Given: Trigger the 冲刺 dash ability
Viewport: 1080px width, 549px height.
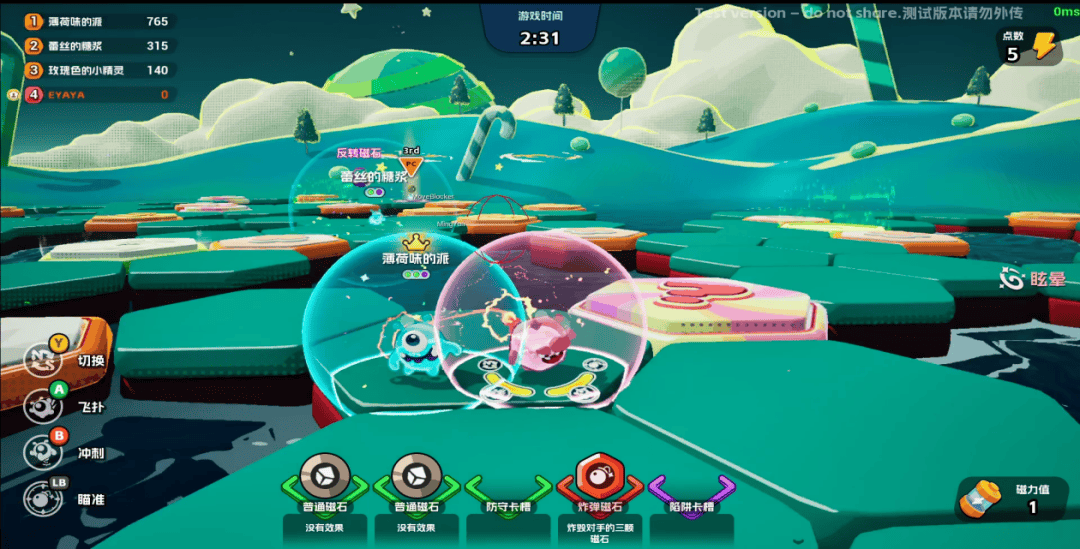Looking at the screenshot, I should 42,451.
